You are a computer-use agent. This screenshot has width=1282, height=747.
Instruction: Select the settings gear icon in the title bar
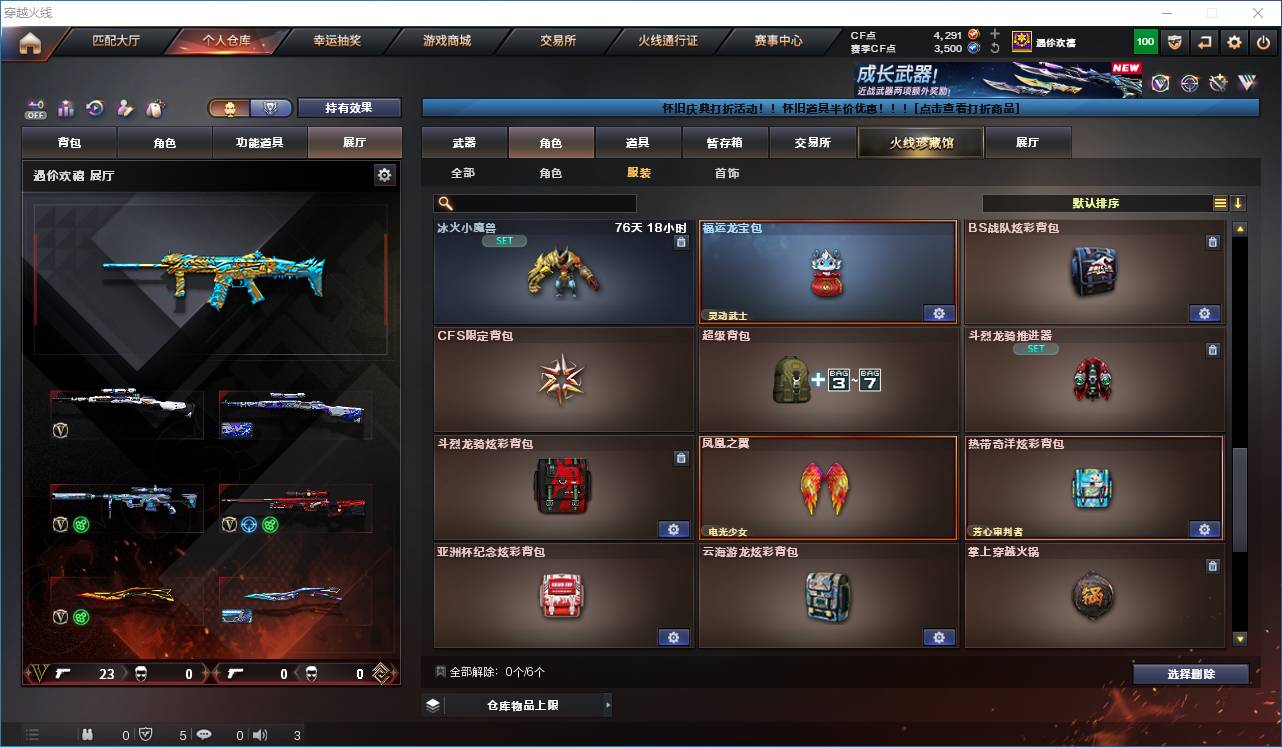1234,42
